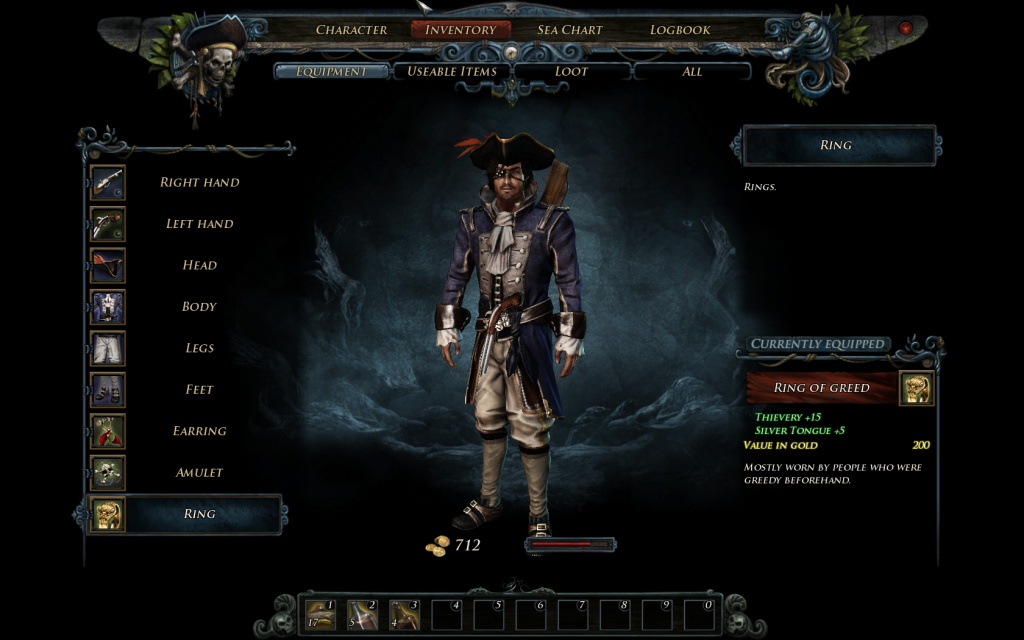Select the Legs equipment slot
This screenshot has width=1024, height=640.
(199, 348)
